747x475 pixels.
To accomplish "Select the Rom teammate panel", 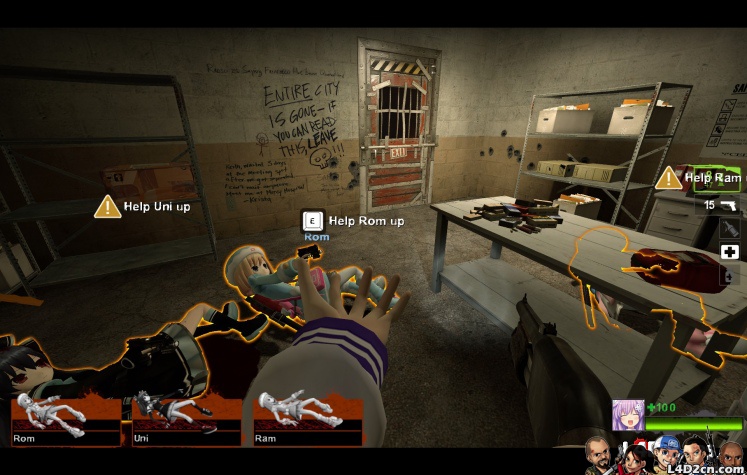I will (66, 418).
